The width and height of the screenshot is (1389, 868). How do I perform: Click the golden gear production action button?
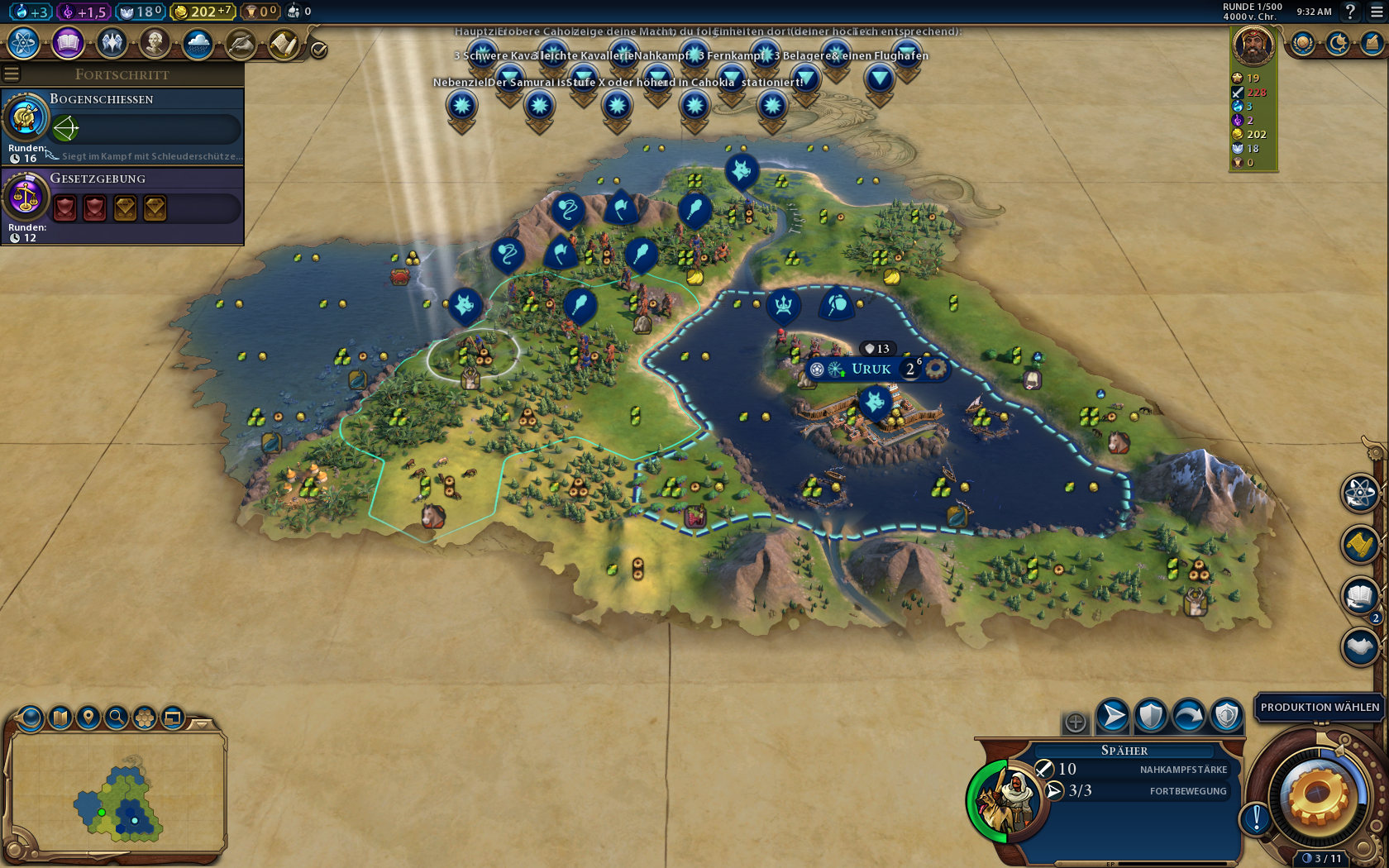[1318, 795]
